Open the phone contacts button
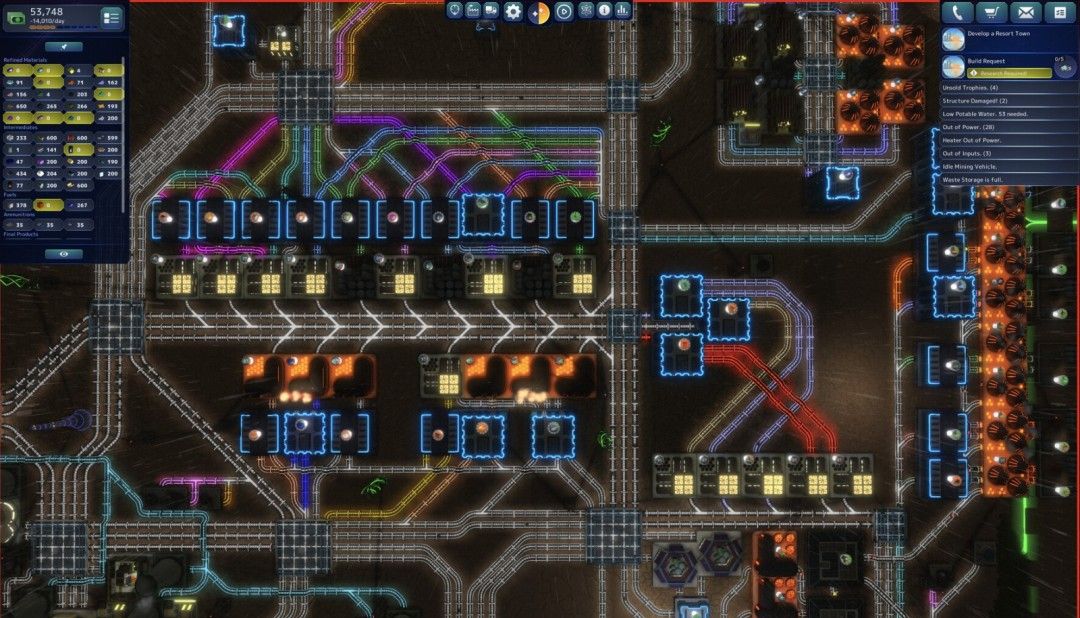The height and width of the screenshot is (618, 1080). (959, 12)
